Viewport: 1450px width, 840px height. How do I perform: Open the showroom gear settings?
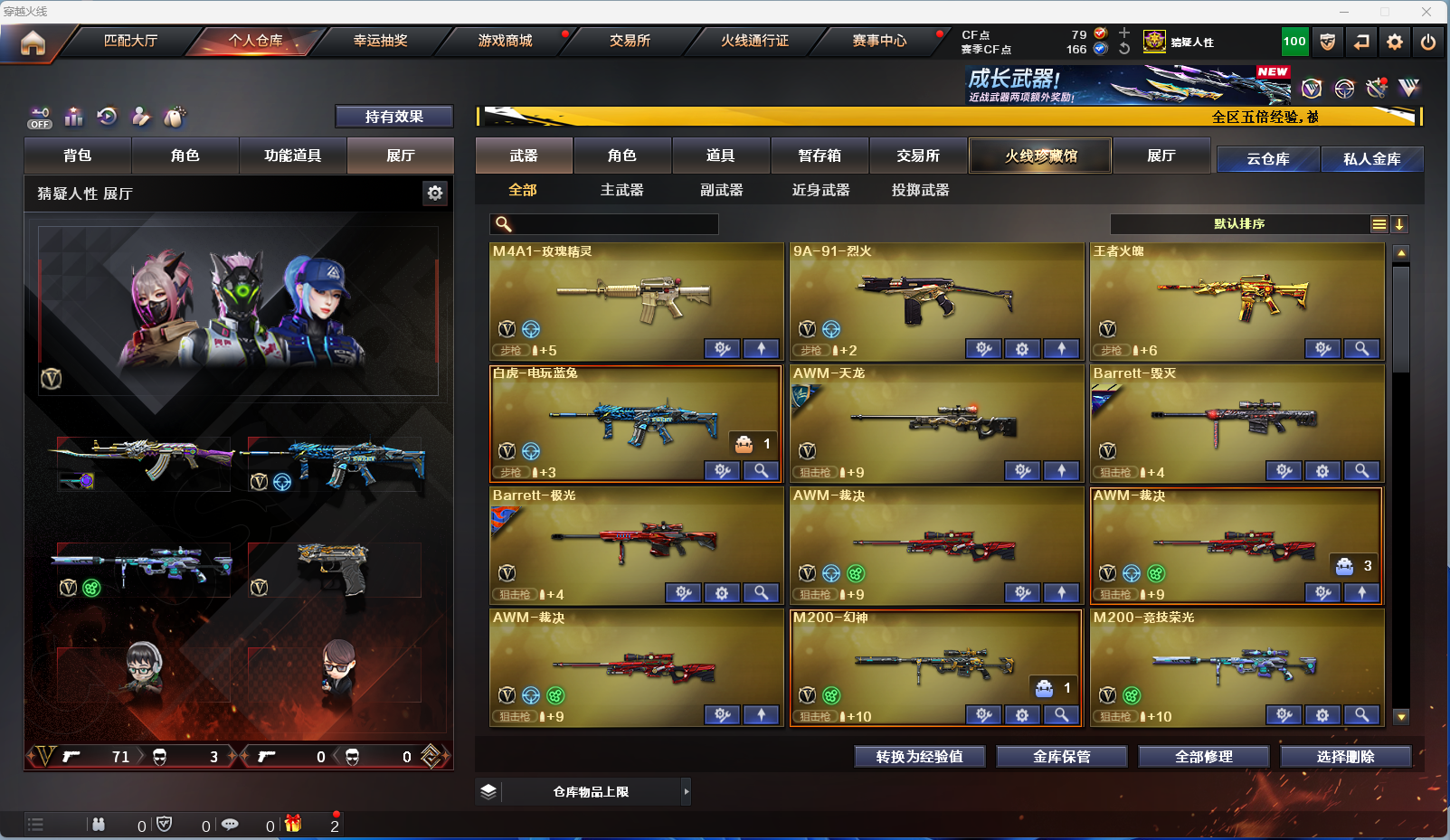tap(435, 193)
